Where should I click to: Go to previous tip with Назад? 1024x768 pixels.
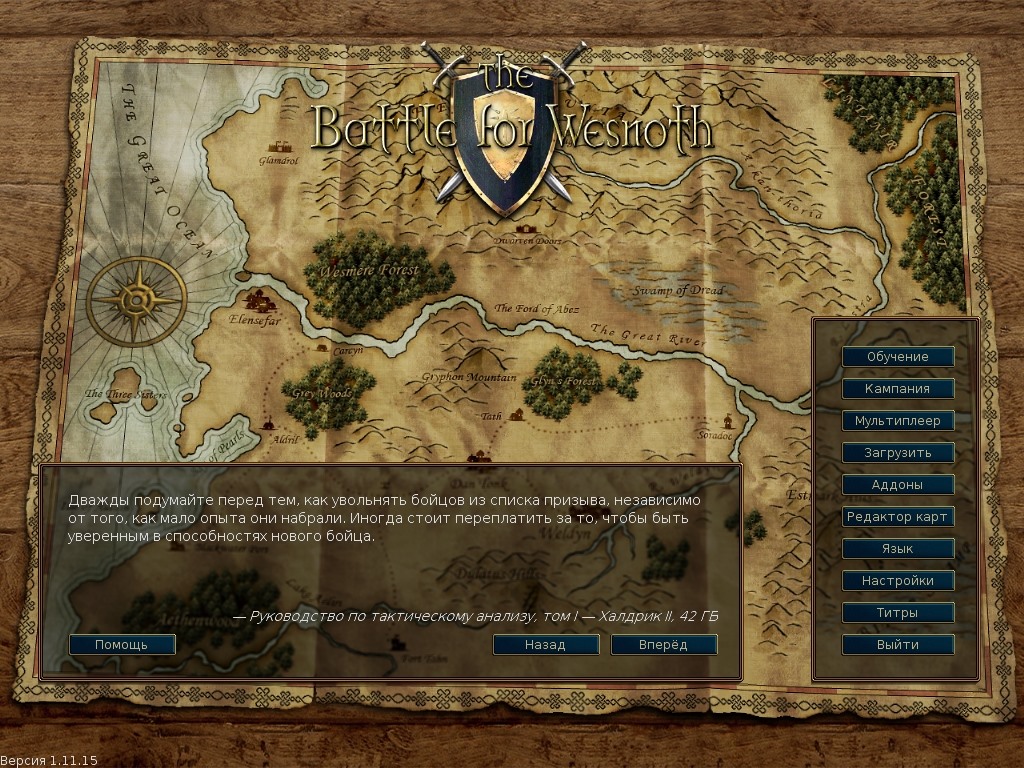coord(545,645)
